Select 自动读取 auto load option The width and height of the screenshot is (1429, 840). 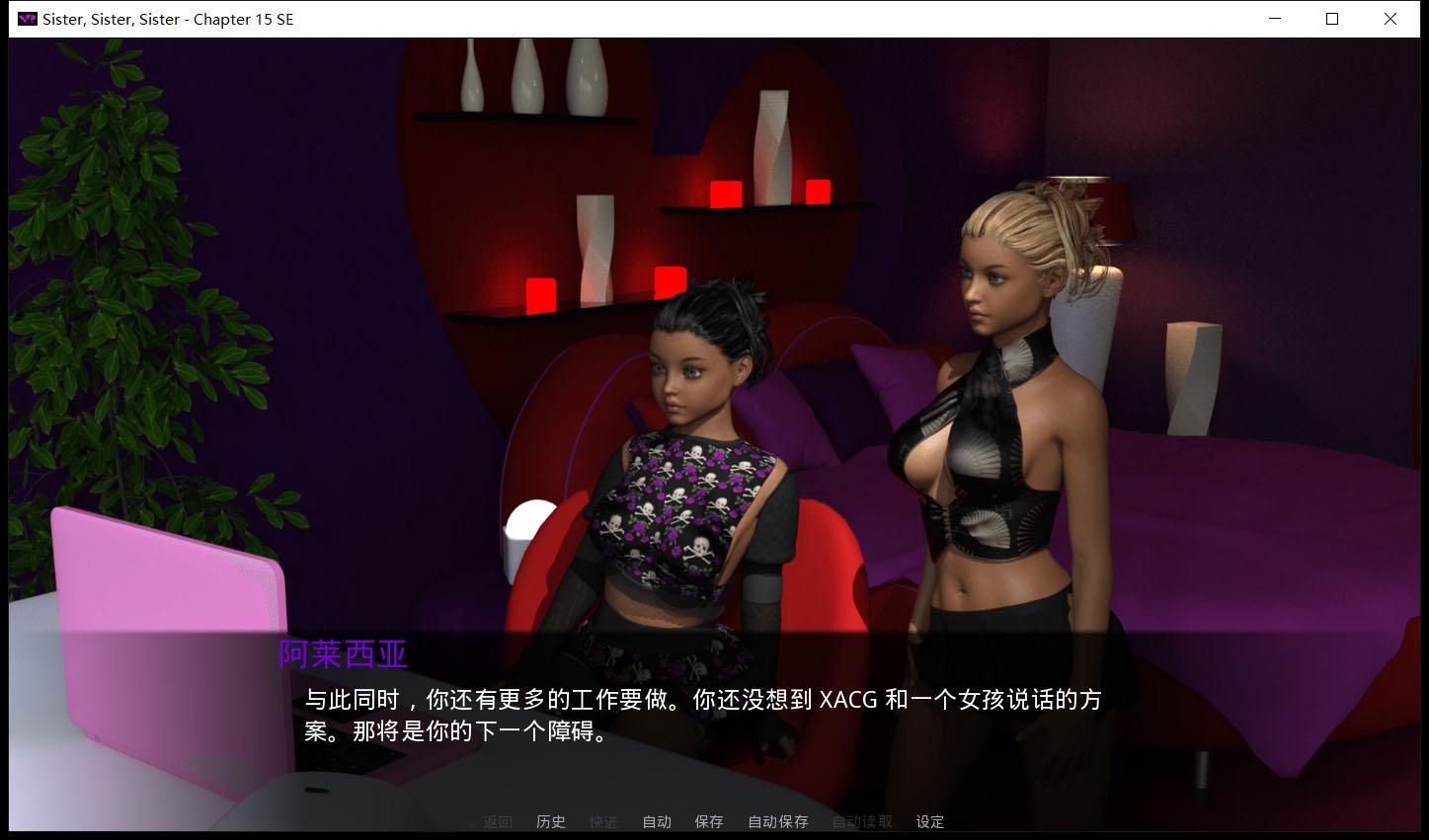tap(860, 821)
